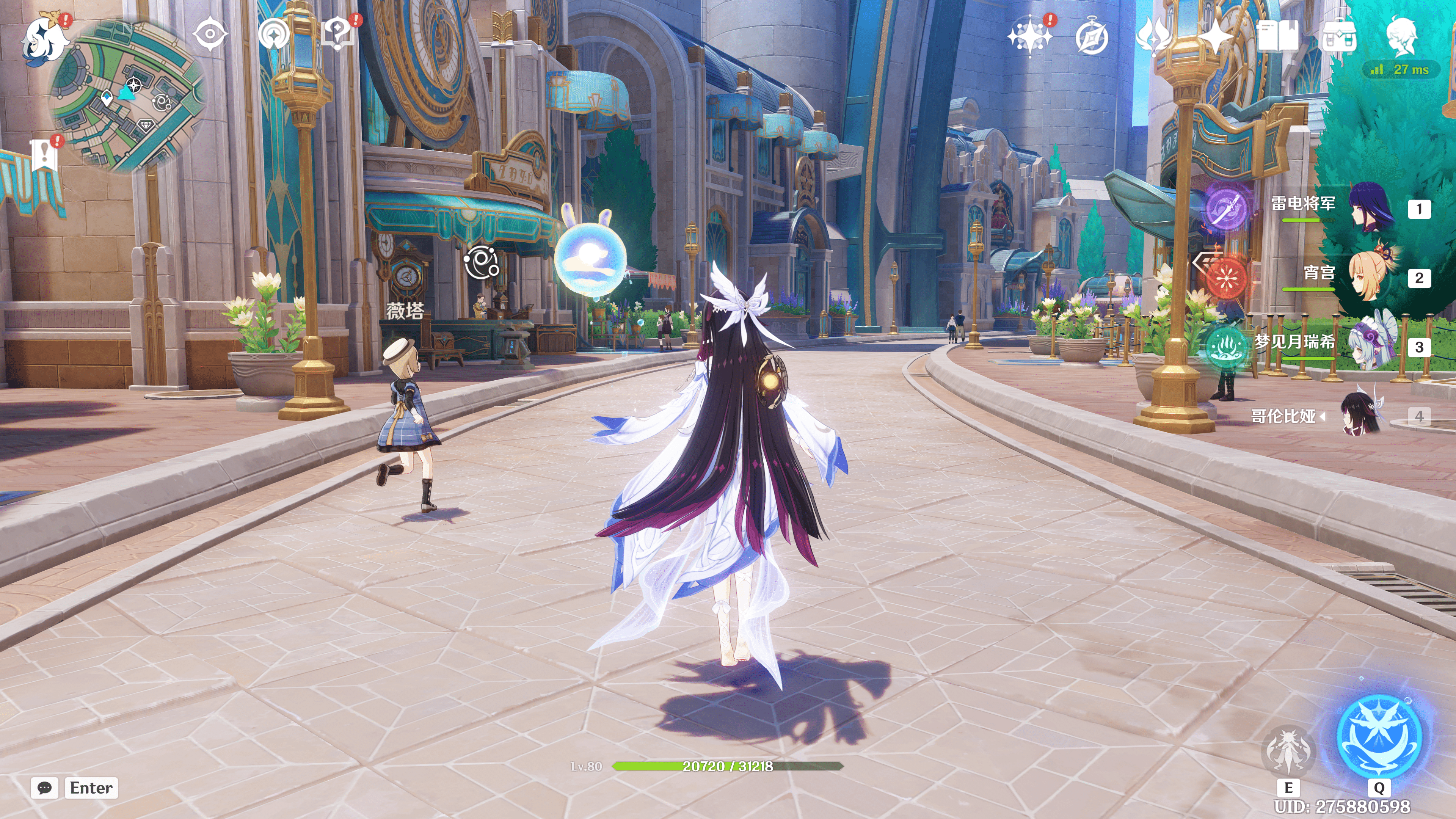Toggle the elemental sight eye icon
The image size is (1456, 819).
(x=210, y=34)
